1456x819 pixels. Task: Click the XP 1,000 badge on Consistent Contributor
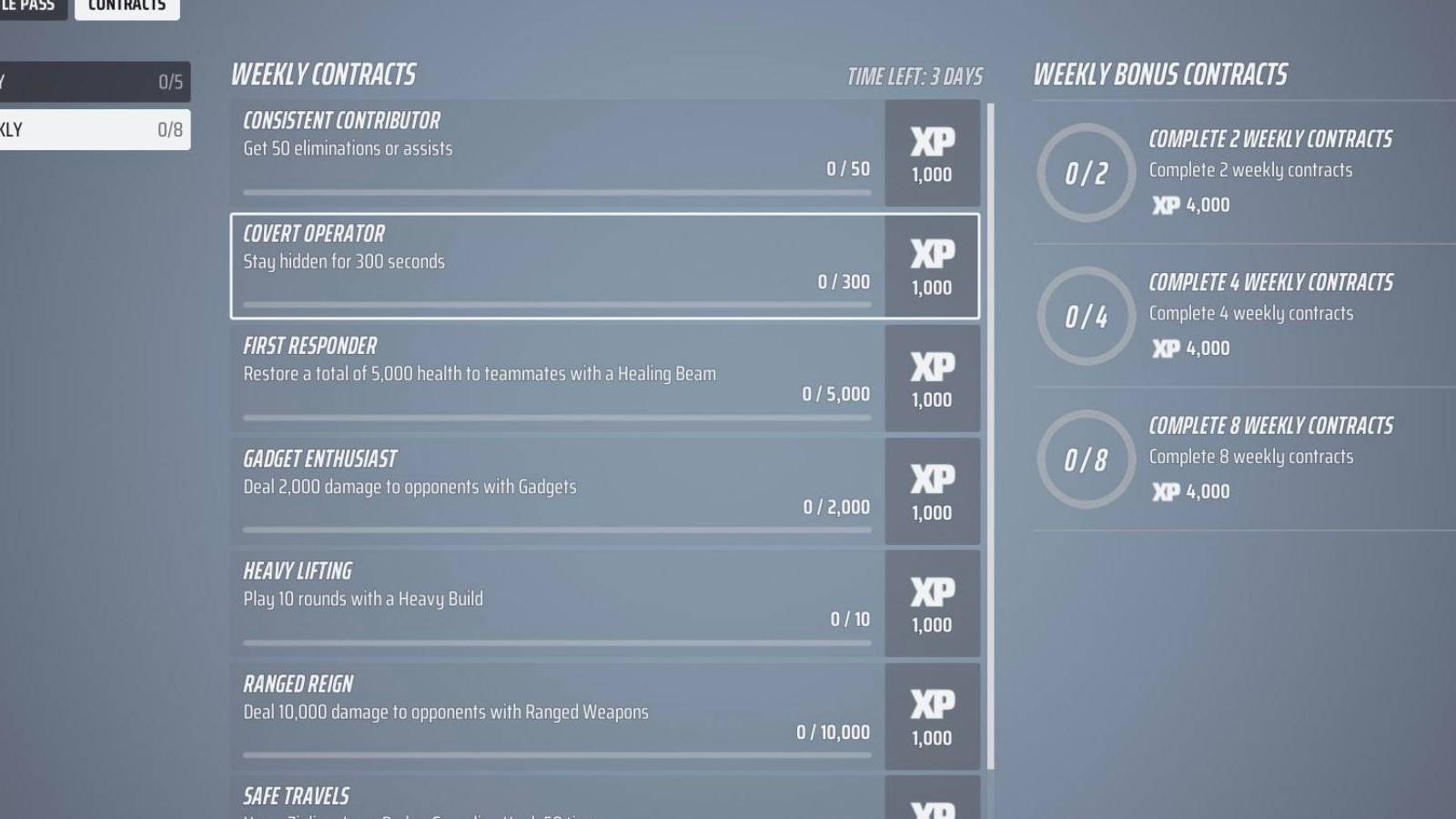click(x=931, y=155)
